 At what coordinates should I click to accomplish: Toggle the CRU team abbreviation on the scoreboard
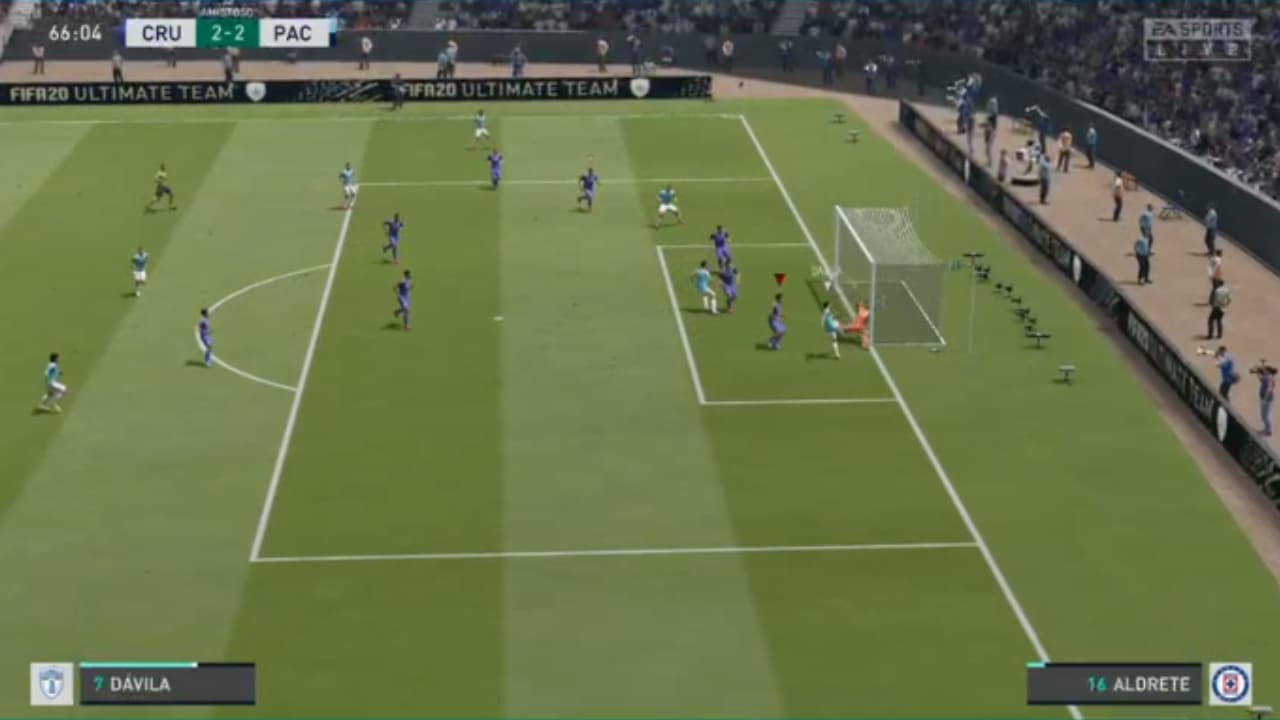click(160, 32)
